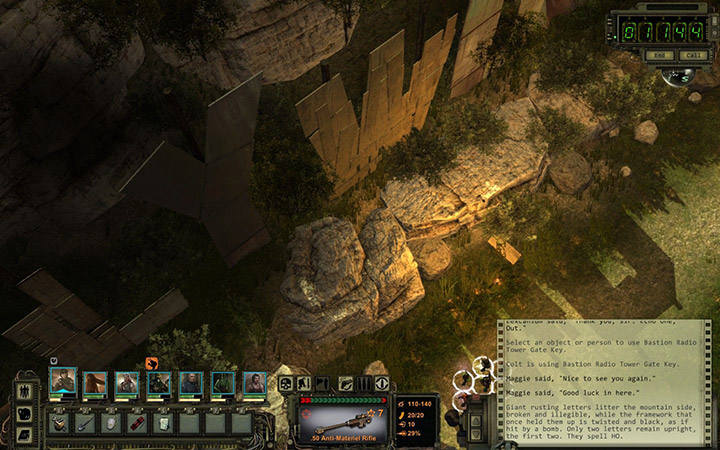720x450 pixels.
Task: Activate the skull icon action button
Action: click(285, 383)
